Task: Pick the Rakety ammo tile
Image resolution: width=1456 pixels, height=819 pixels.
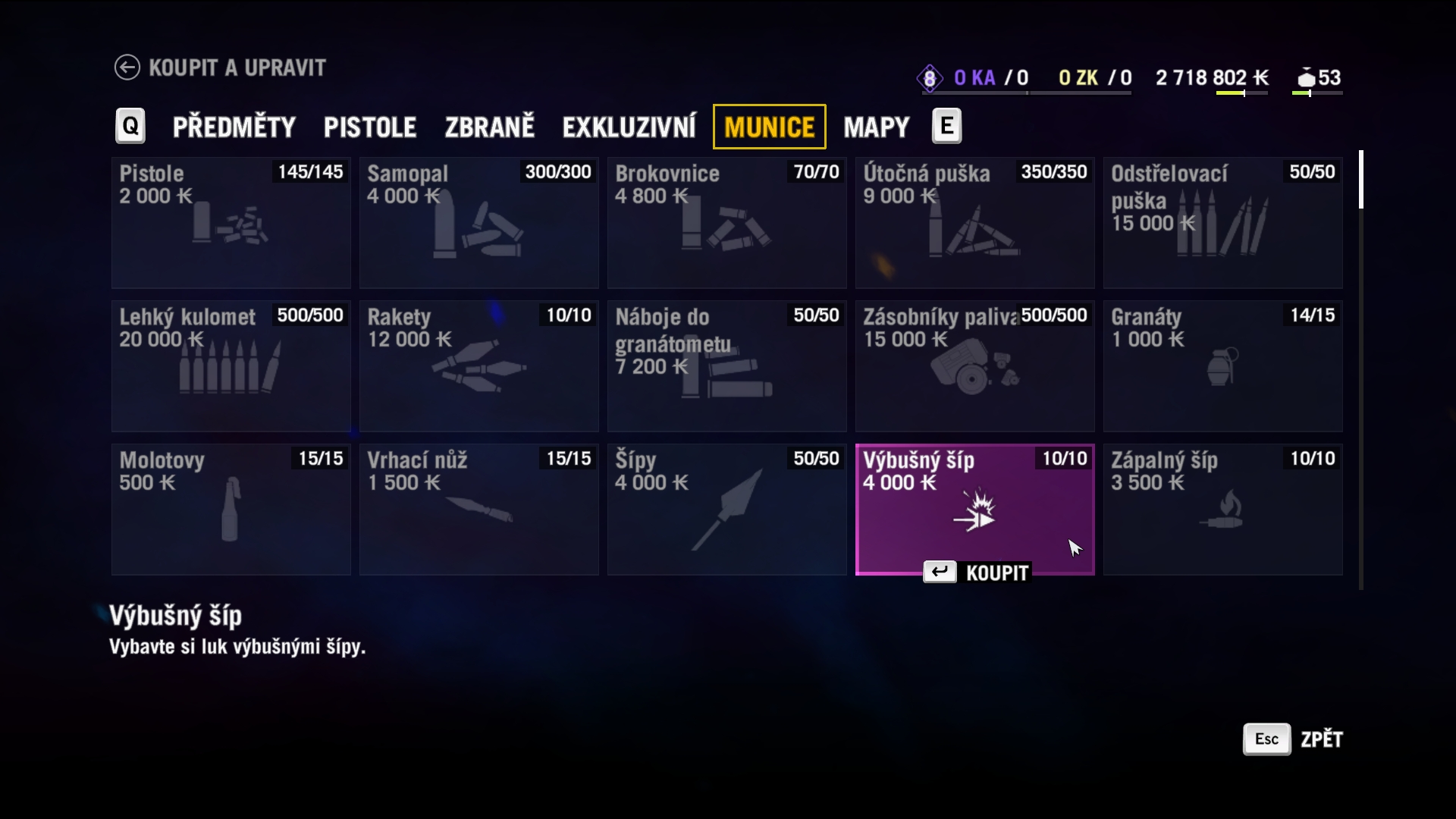Action: [x=479, y=366]
